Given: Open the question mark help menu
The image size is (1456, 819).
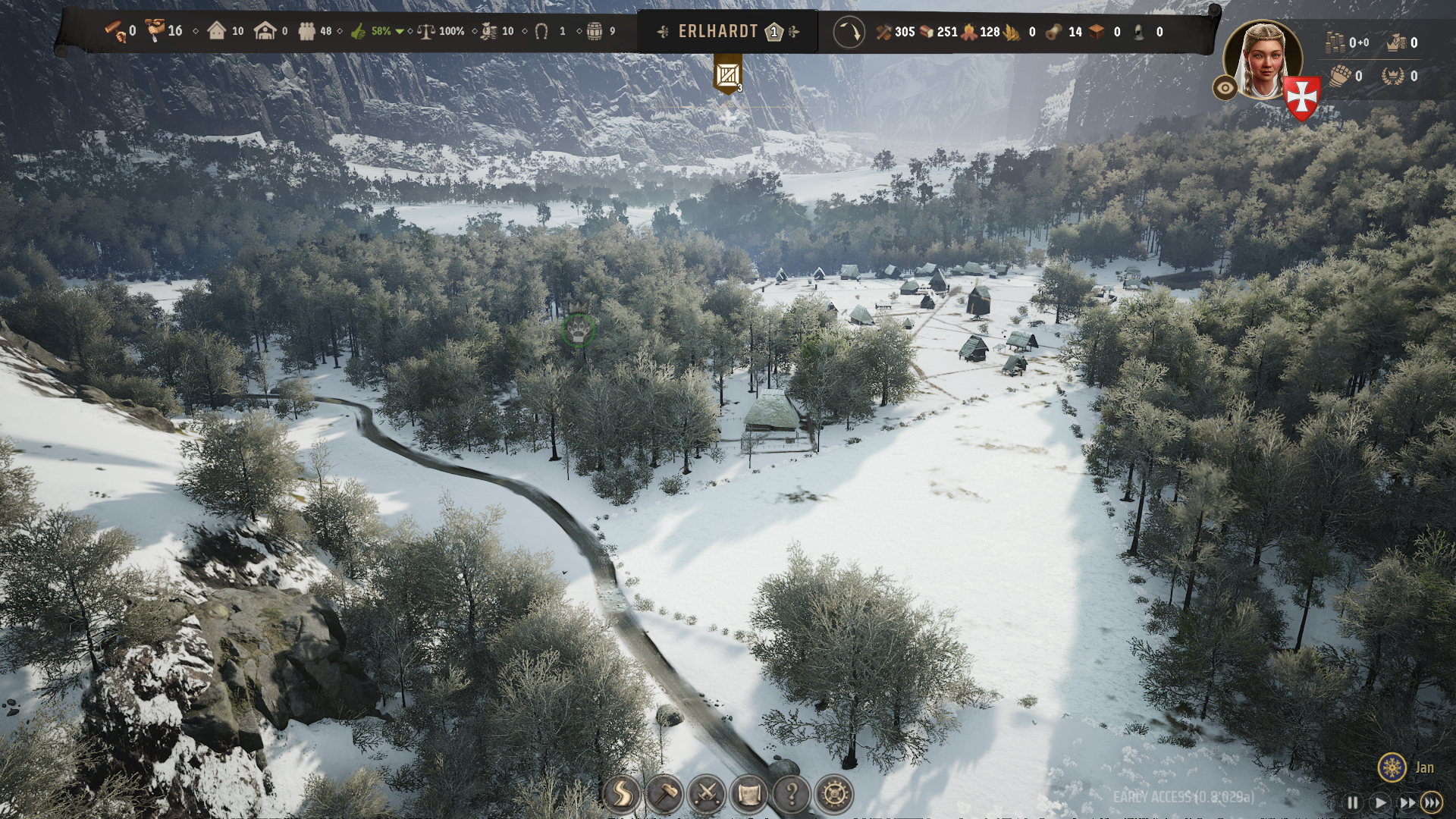Looking at the screenshot, I should 792,795.
